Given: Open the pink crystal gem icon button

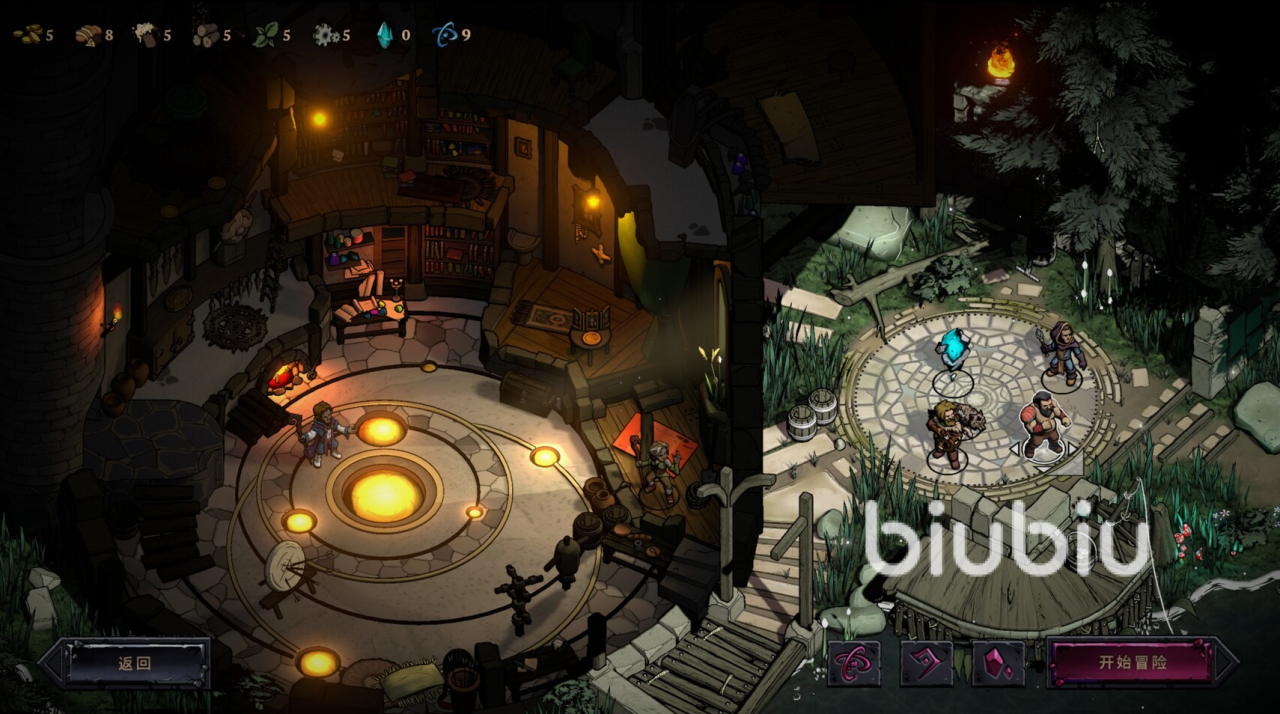Looking at the screenshot, I should (x=998, y=663).
